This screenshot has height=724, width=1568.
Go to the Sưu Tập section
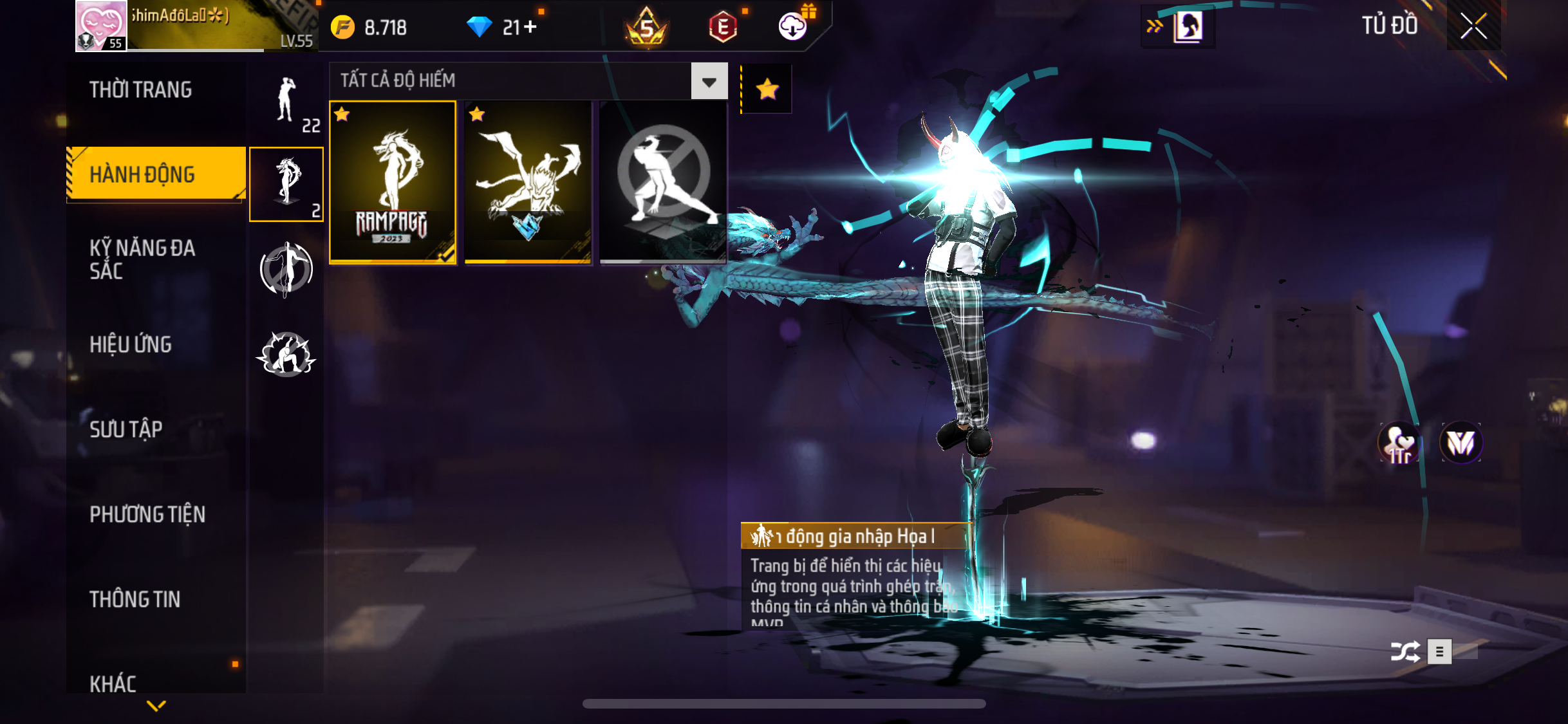(x=126, y=429)
